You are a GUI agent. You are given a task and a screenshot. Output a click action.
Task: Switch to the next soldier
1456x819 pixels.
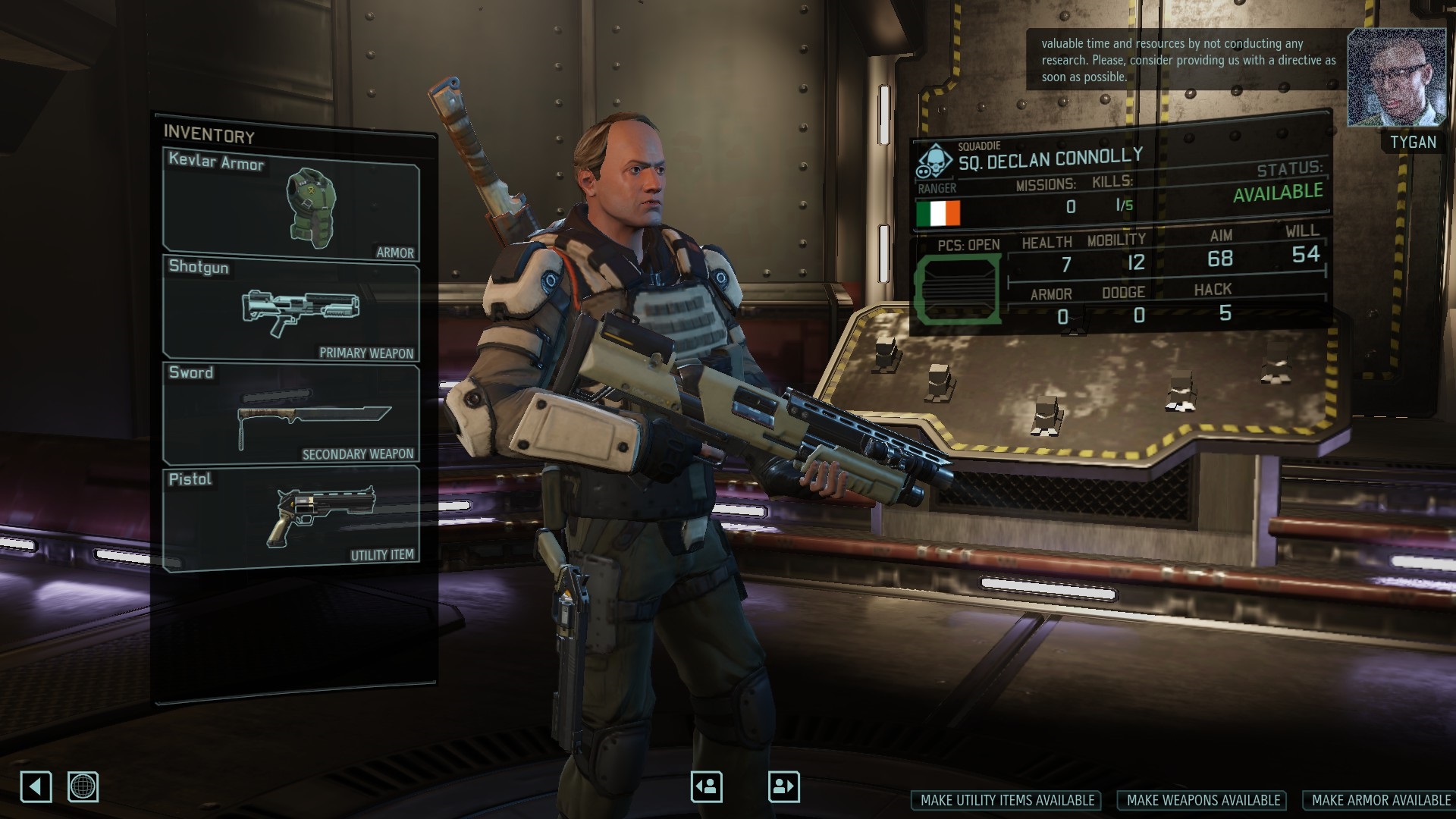click(783, 786)
